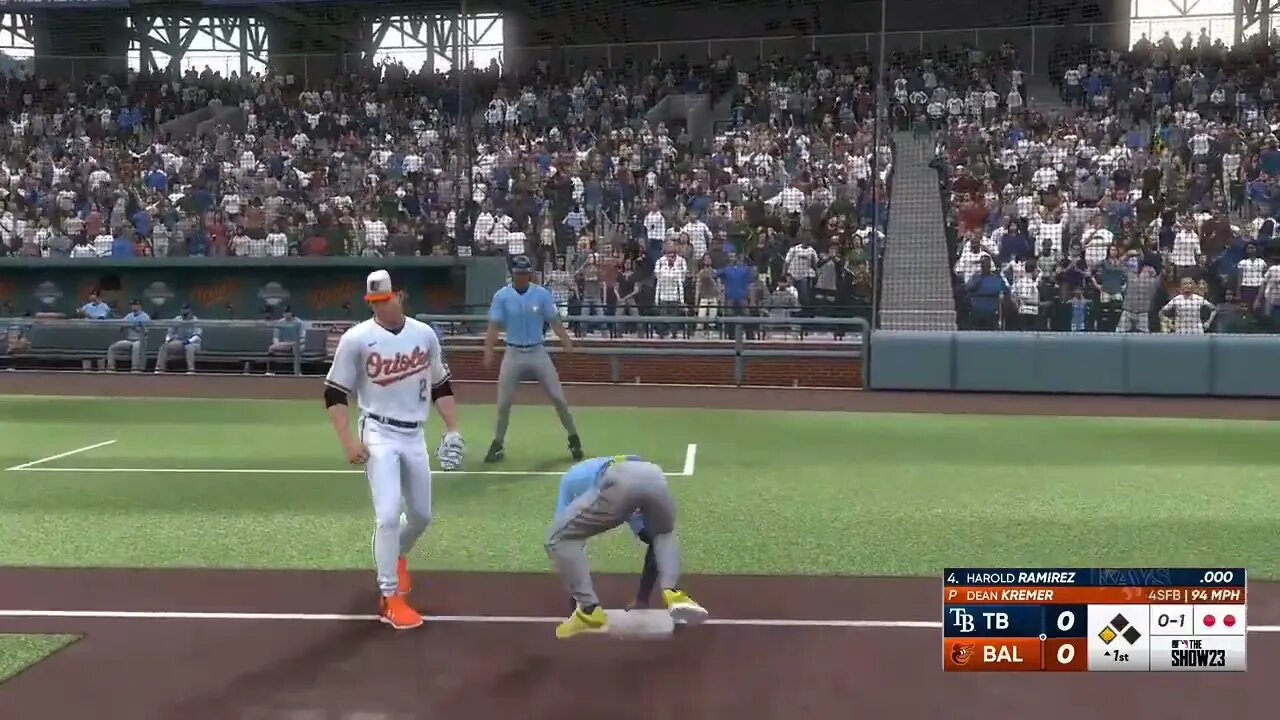This screenshot has width=1280, height=720.
Task: Click the Tampa Bay Rays team logo
Action: (x=962, y=620)
